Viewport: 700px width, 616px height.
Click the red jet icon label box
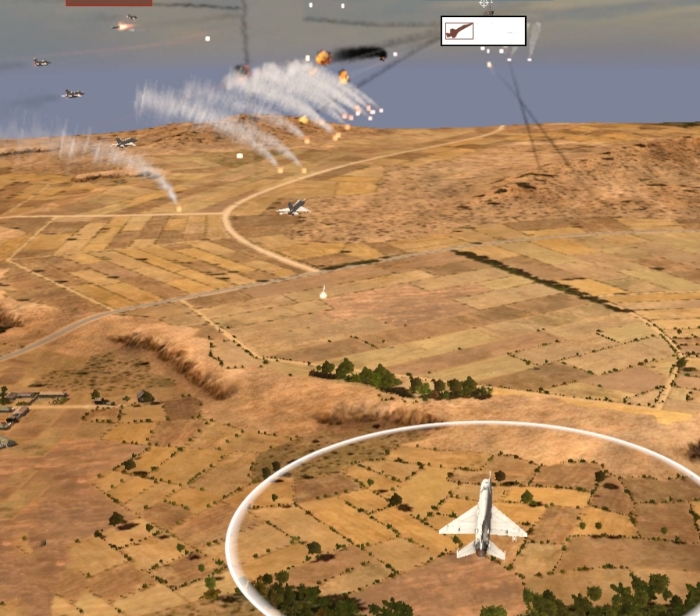coord(483,31)
